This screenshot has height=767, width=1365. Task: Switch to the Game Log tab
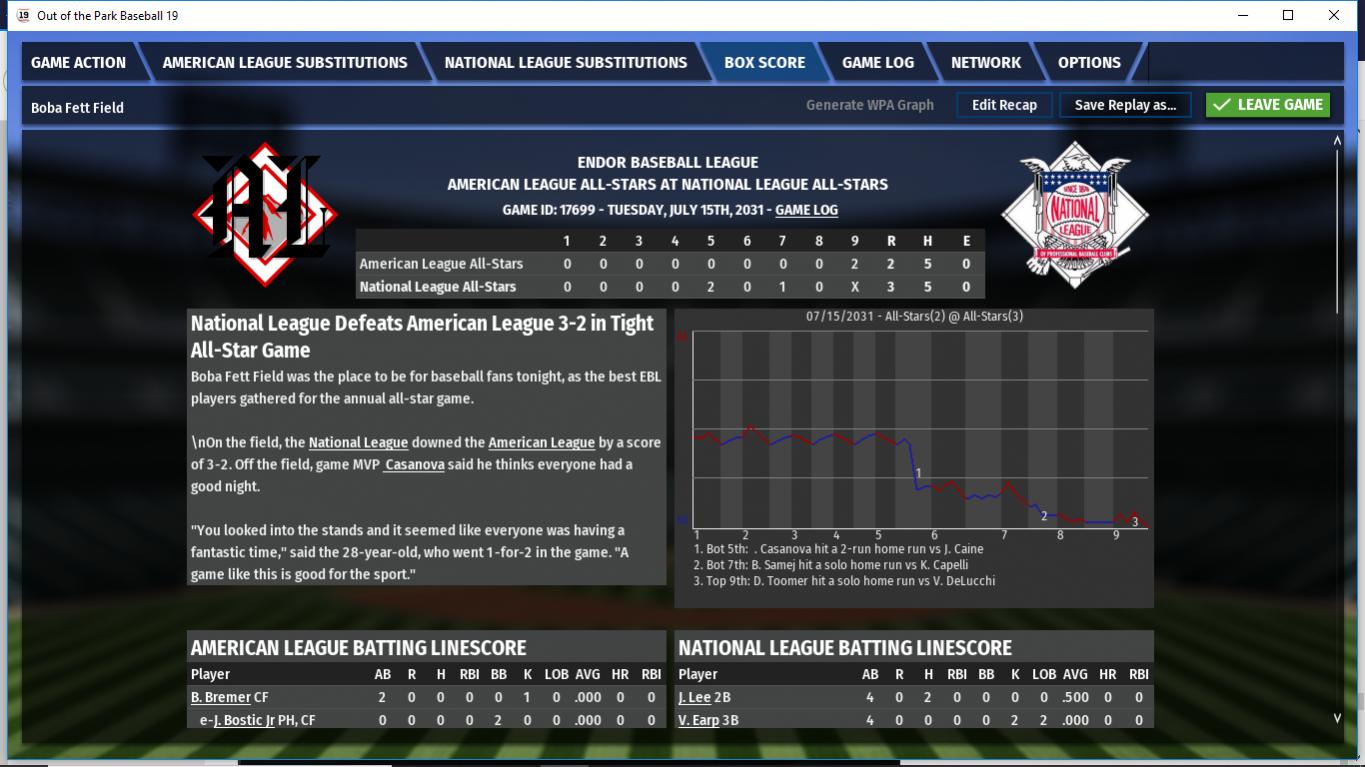877,62
